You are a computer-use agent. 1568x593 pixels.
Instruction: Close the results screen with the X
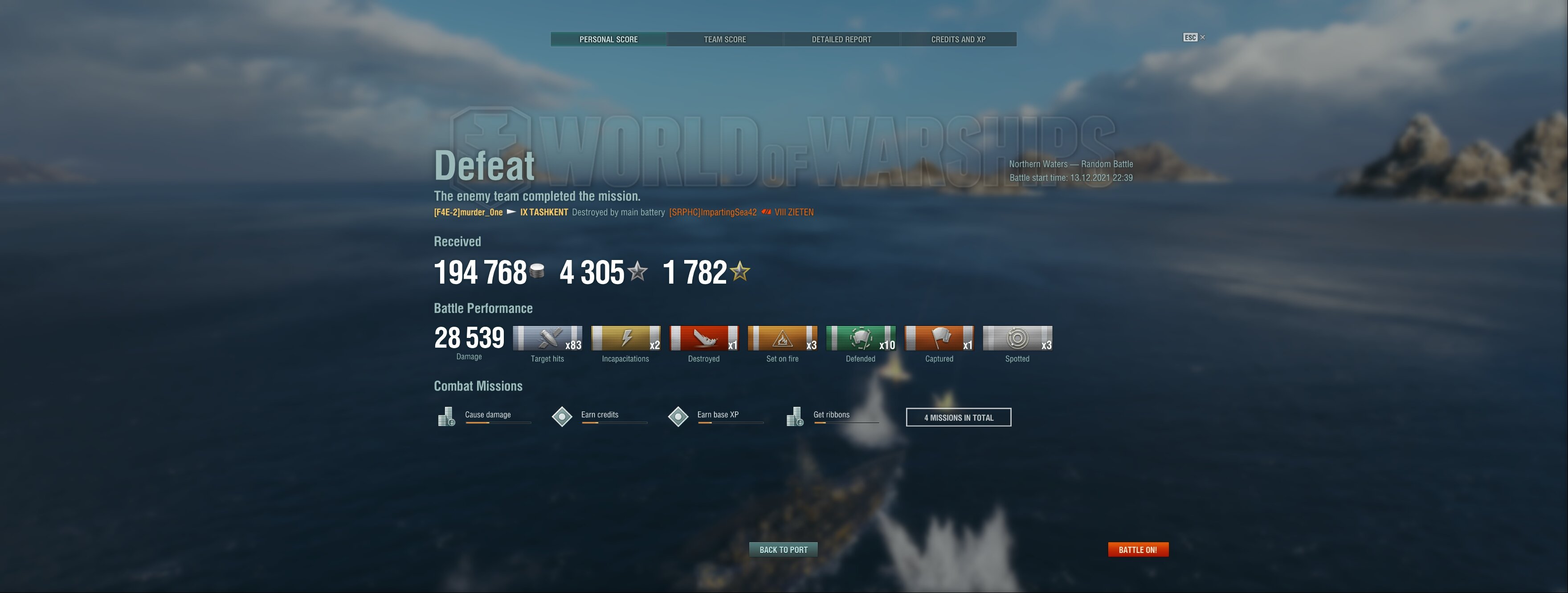(1202, 38)
